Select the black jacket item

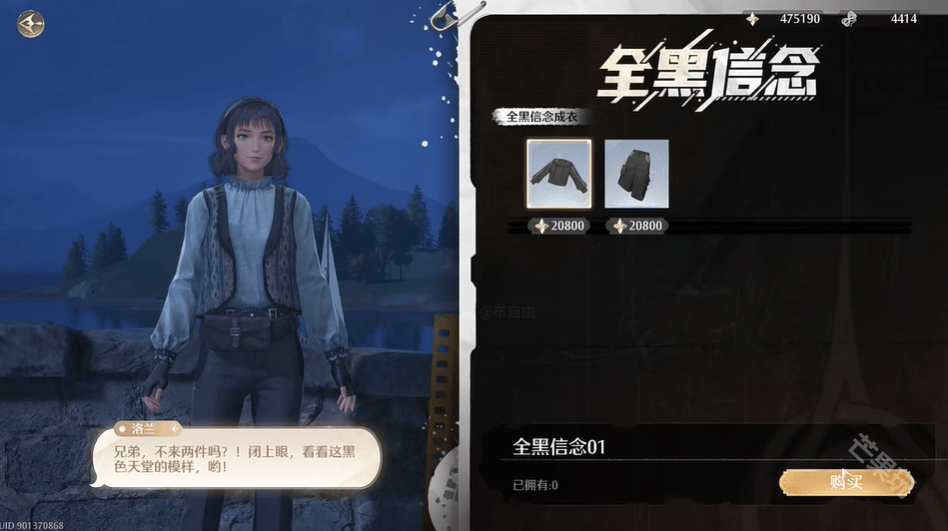pyautogui.click(x=559, y=174)
